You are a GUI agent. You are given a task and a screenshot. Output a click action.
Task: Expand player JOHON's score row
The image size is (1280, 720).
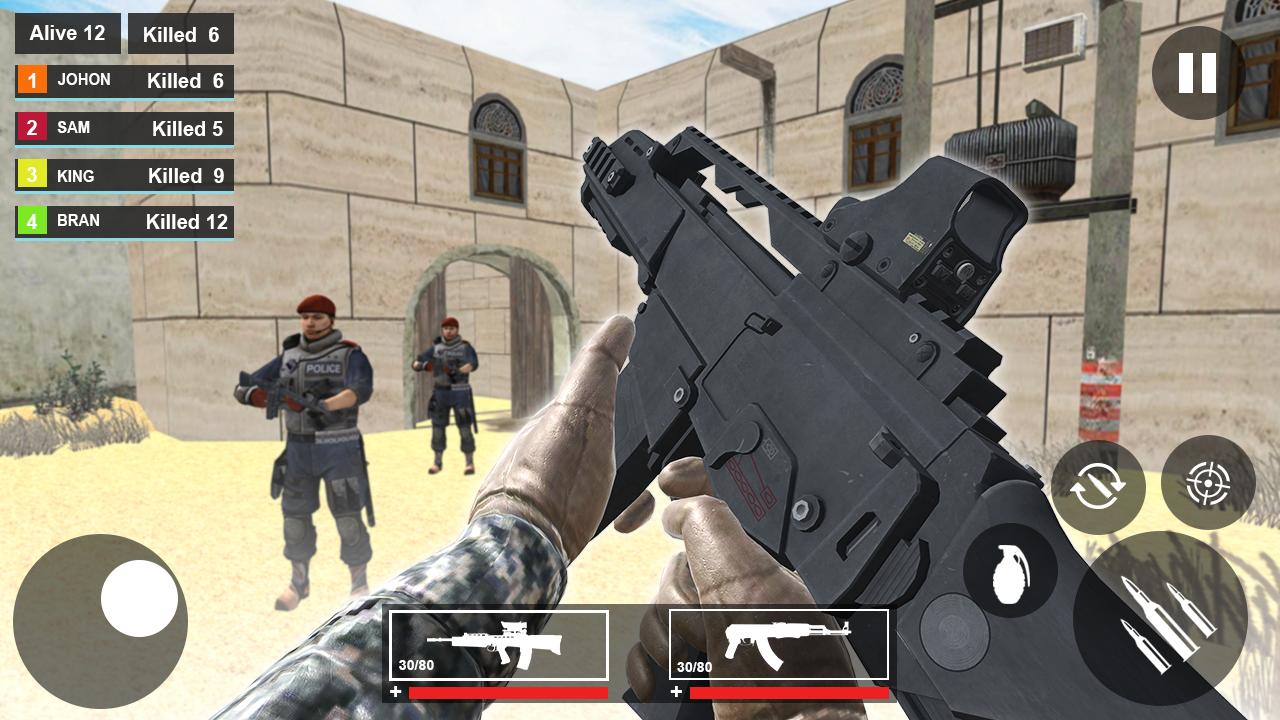(123, 80)
